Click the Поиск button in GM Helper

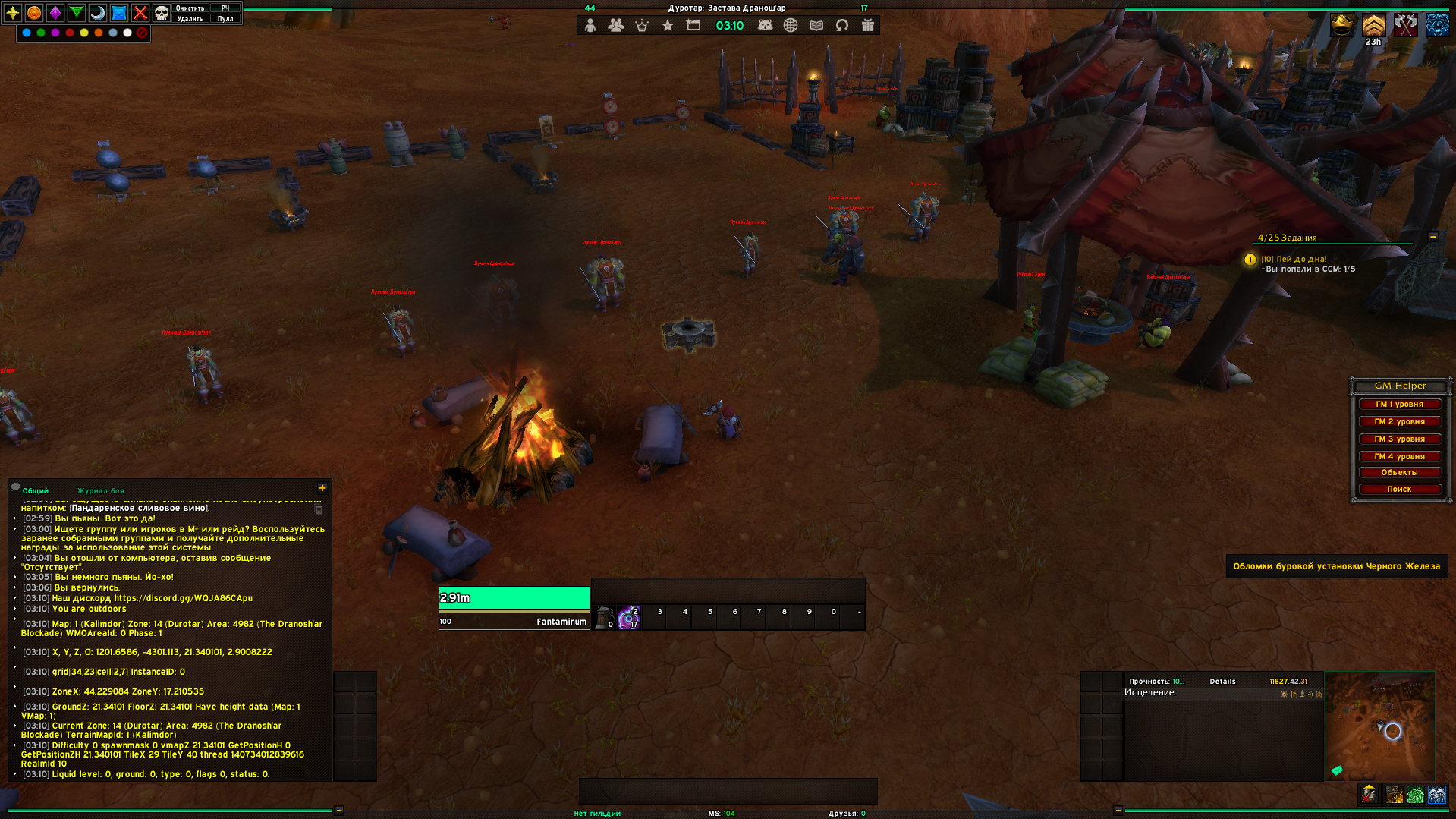tap(1399, 490)
